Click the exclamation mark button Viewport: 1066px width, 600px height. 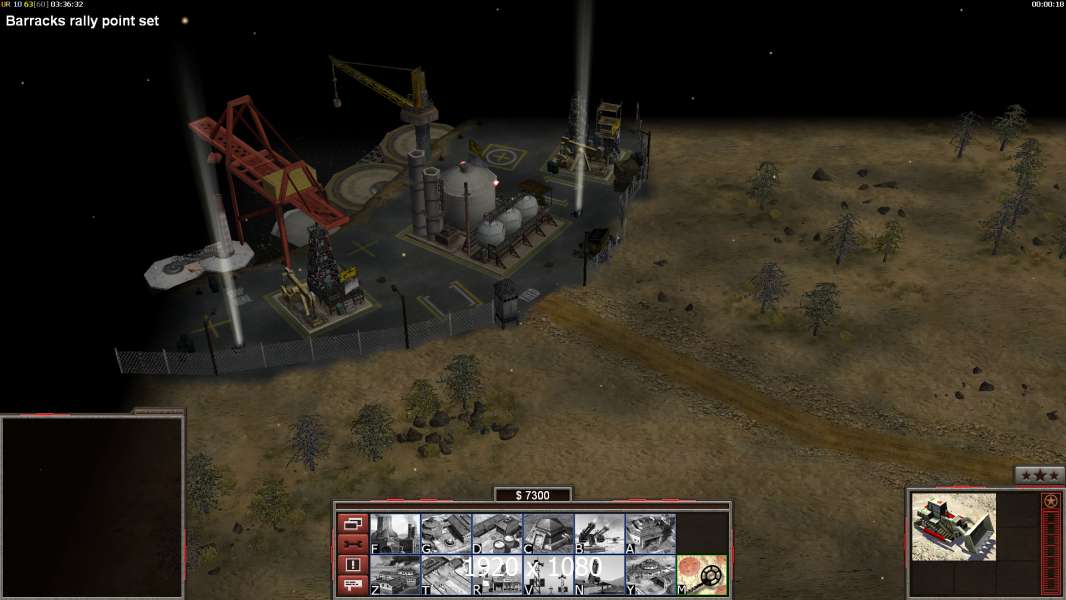(353, 565)
